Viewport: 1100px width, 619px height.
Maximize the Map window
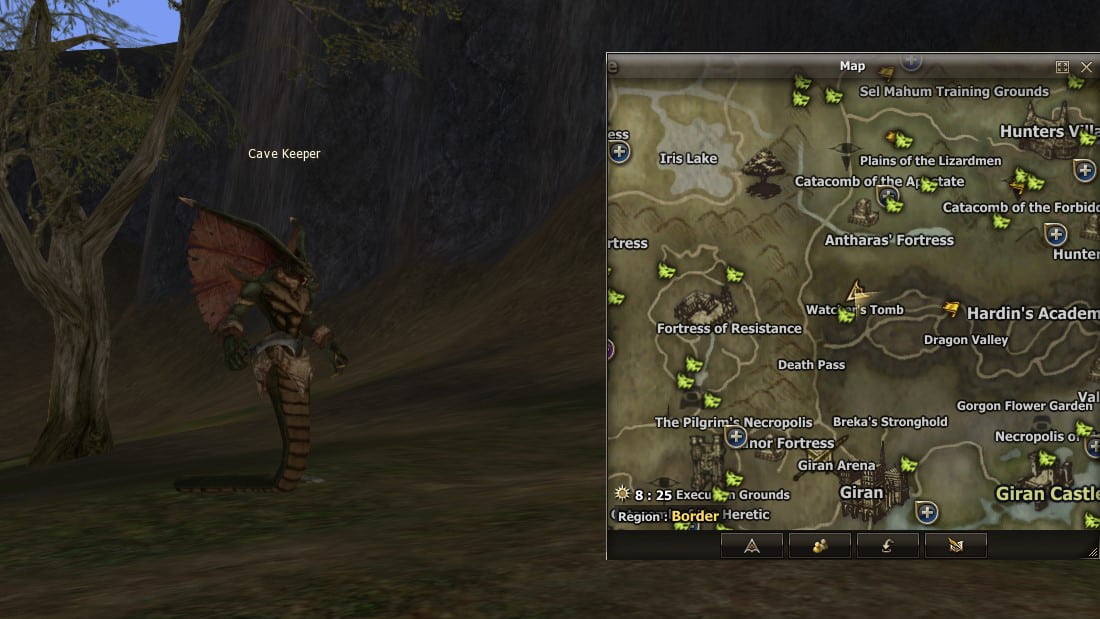pos(1062,67)
